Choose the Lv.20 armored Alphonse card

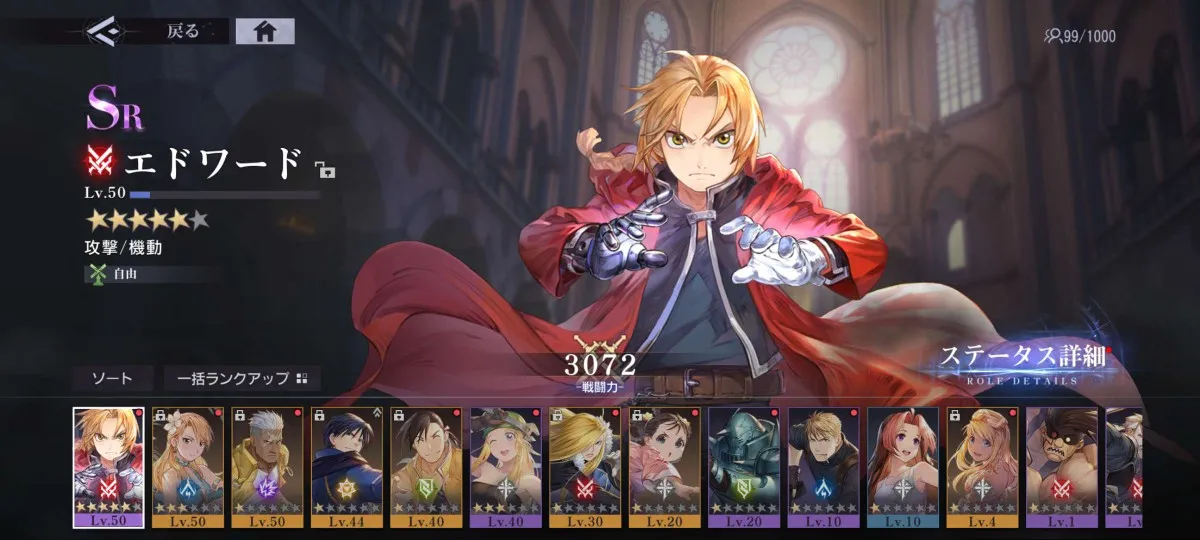click(x=743, y=466)
